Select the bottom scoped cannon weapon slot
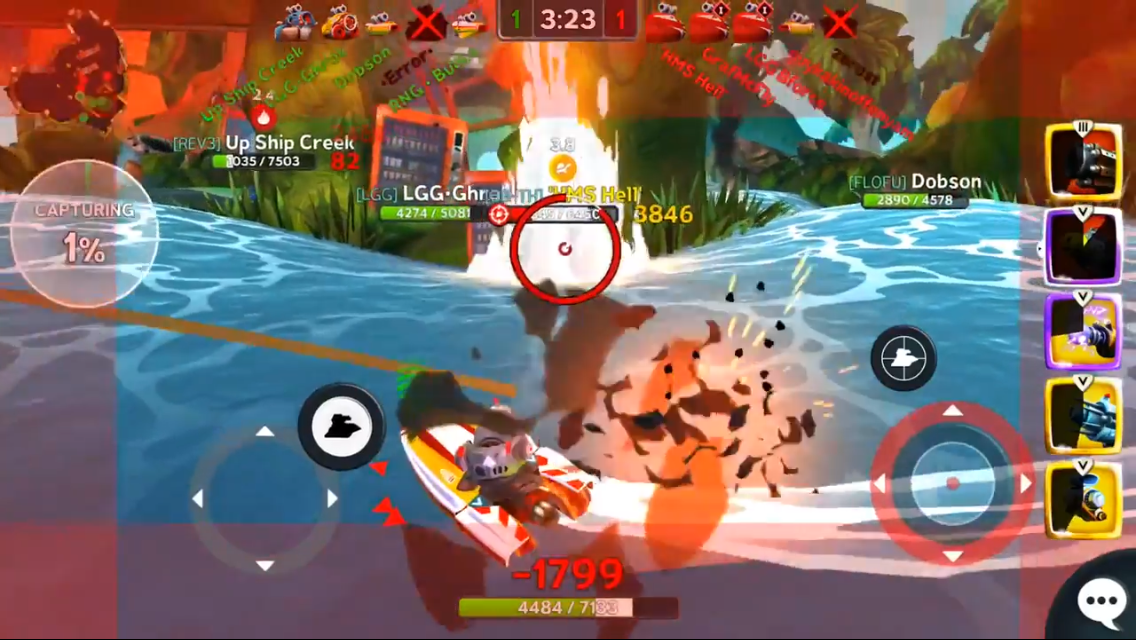1136x640 pixels. coord(1083,498)
